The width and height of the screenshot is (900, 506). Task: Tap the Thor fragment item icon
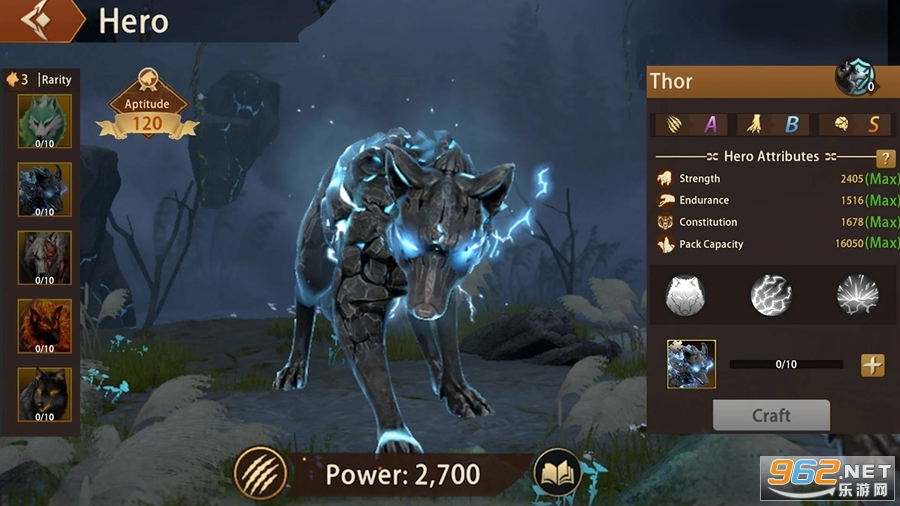[692, 364]
